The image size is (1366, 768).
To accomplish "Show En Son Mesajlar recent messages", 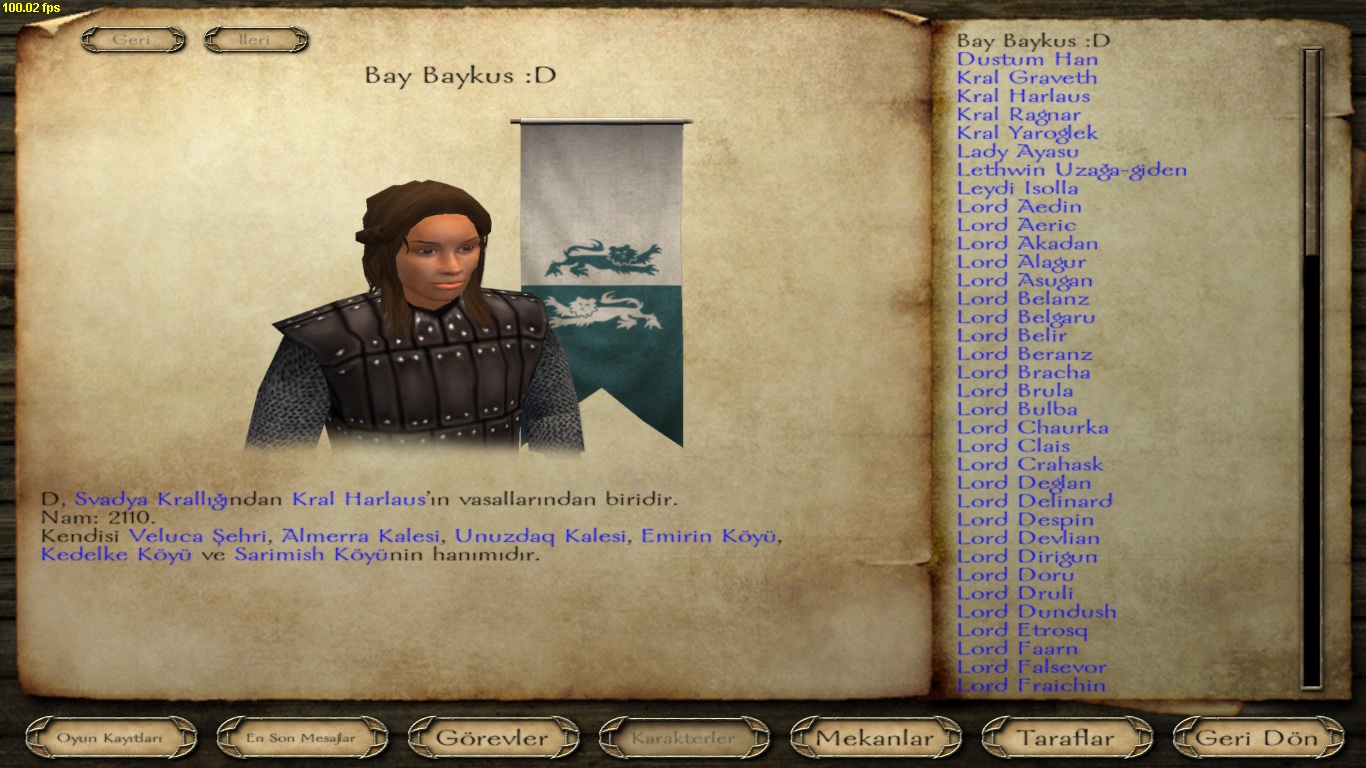I will (x=301, y=739).
